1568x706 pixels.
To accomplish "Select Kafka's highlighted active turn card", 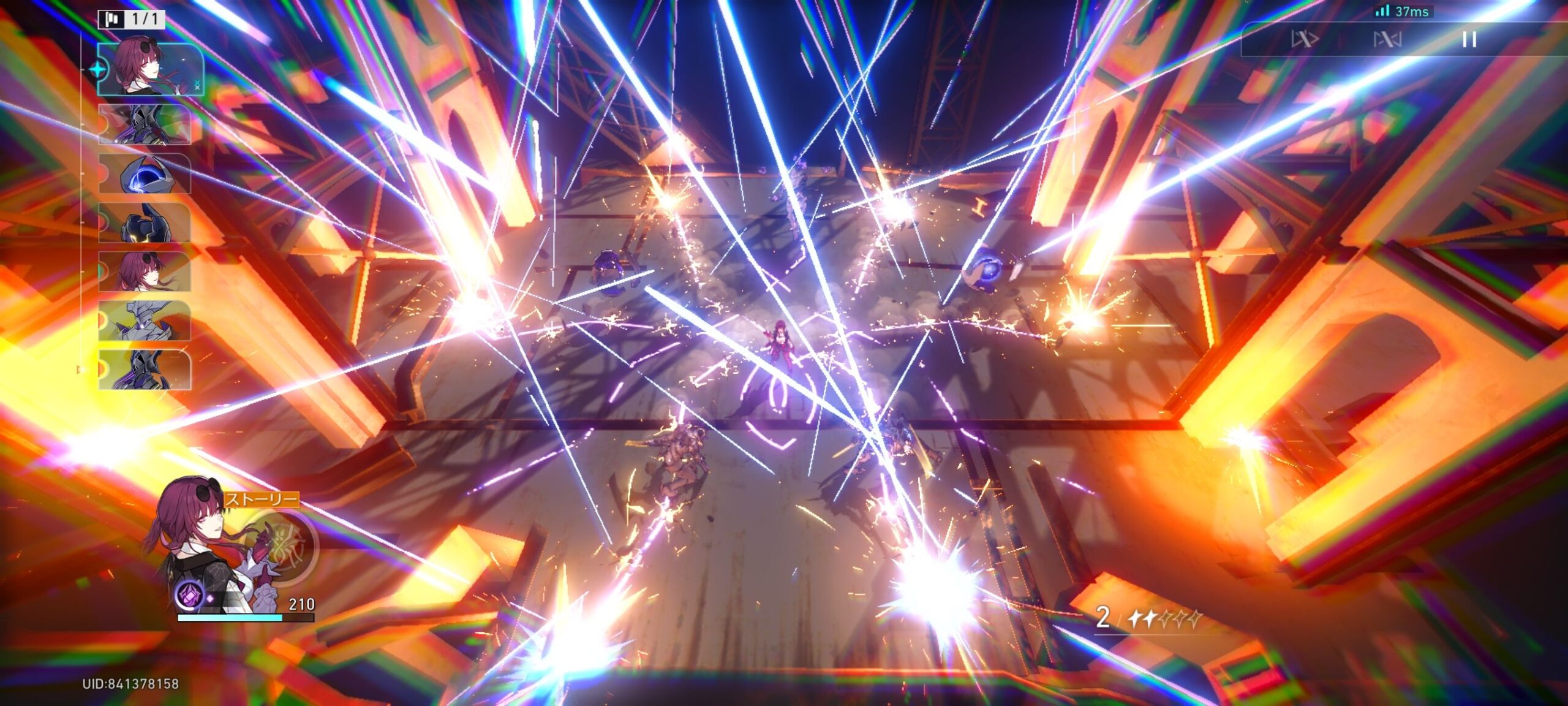I will [x=150, y=69].
